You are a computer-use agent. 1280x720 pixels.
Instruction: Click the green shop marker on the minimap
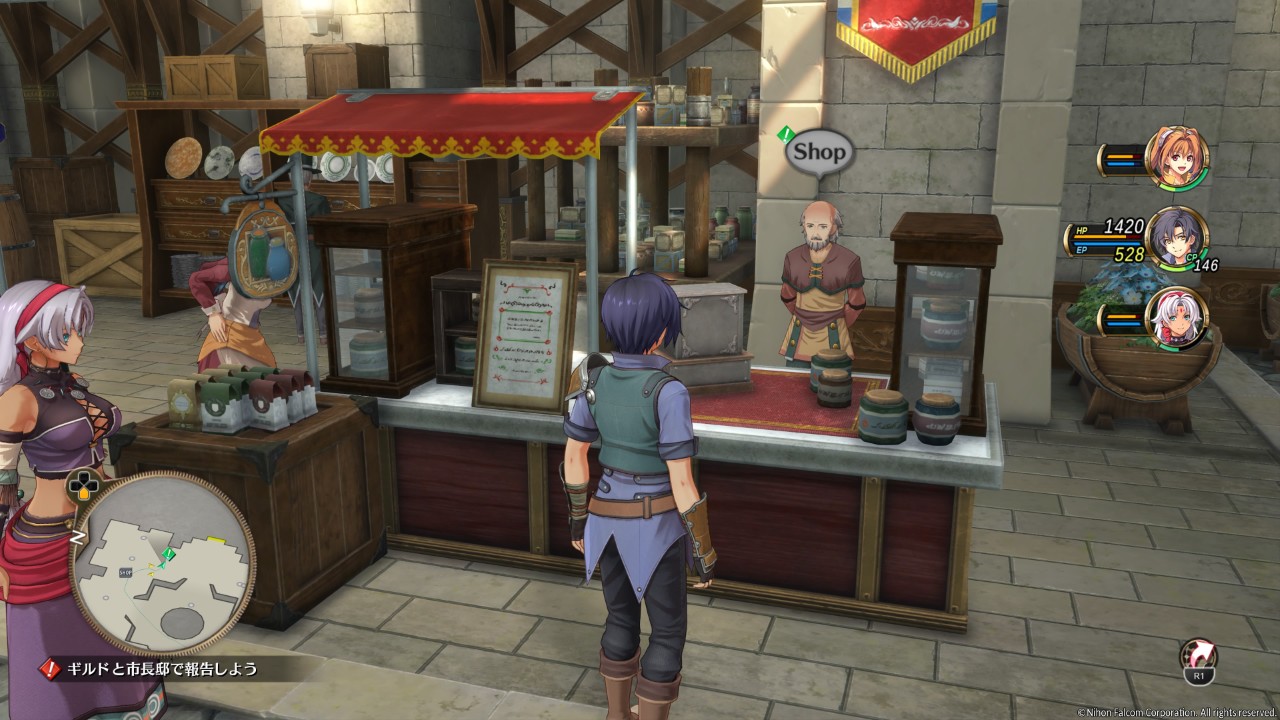(170, 553)
